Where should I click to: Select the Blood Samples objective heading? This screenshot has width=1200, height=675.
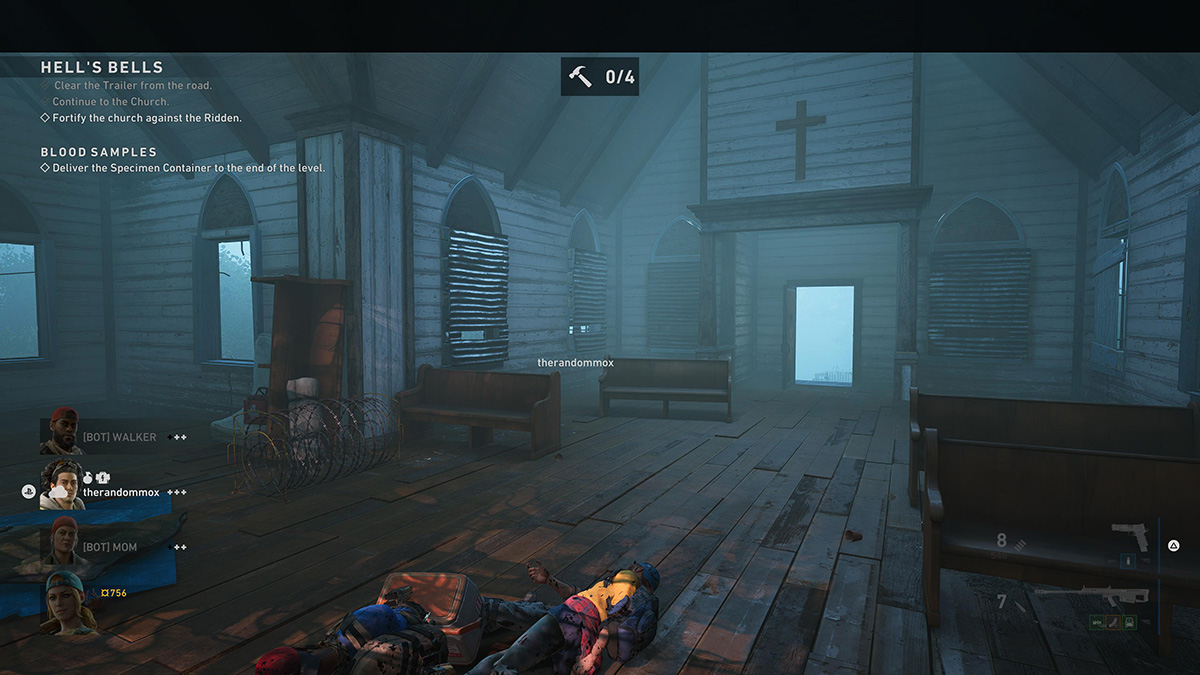tap(99, 152)
